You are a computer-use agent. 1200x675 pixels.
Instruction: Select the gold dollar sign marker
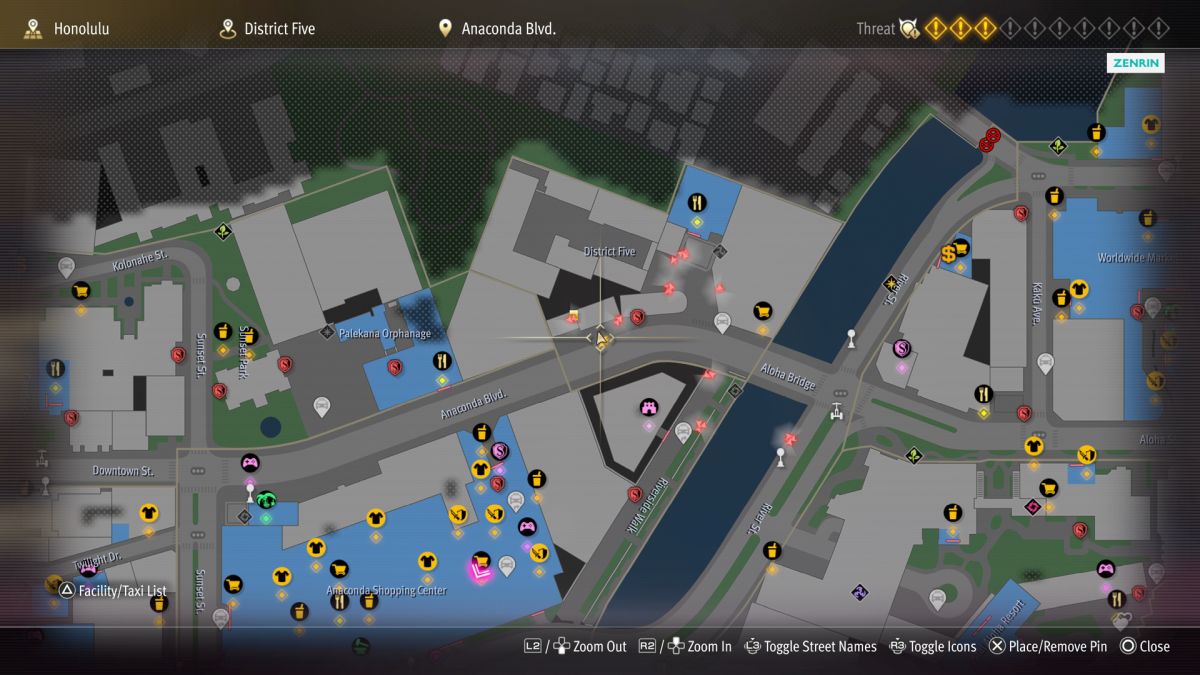tap(948, 254)
